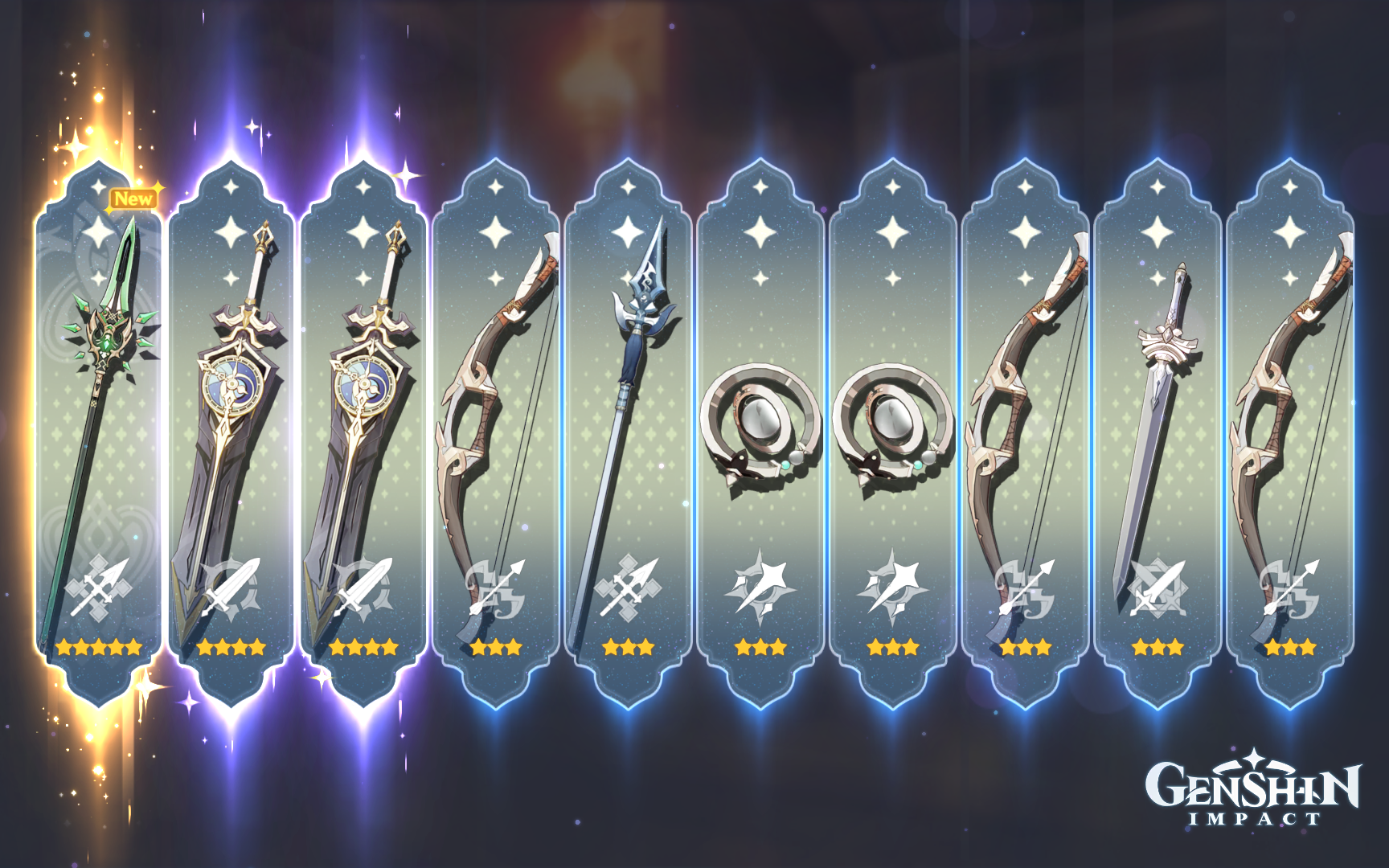Click the sword icon on the third card
This screenshot has width=1389, height=868.
click(x=366, y=587)
